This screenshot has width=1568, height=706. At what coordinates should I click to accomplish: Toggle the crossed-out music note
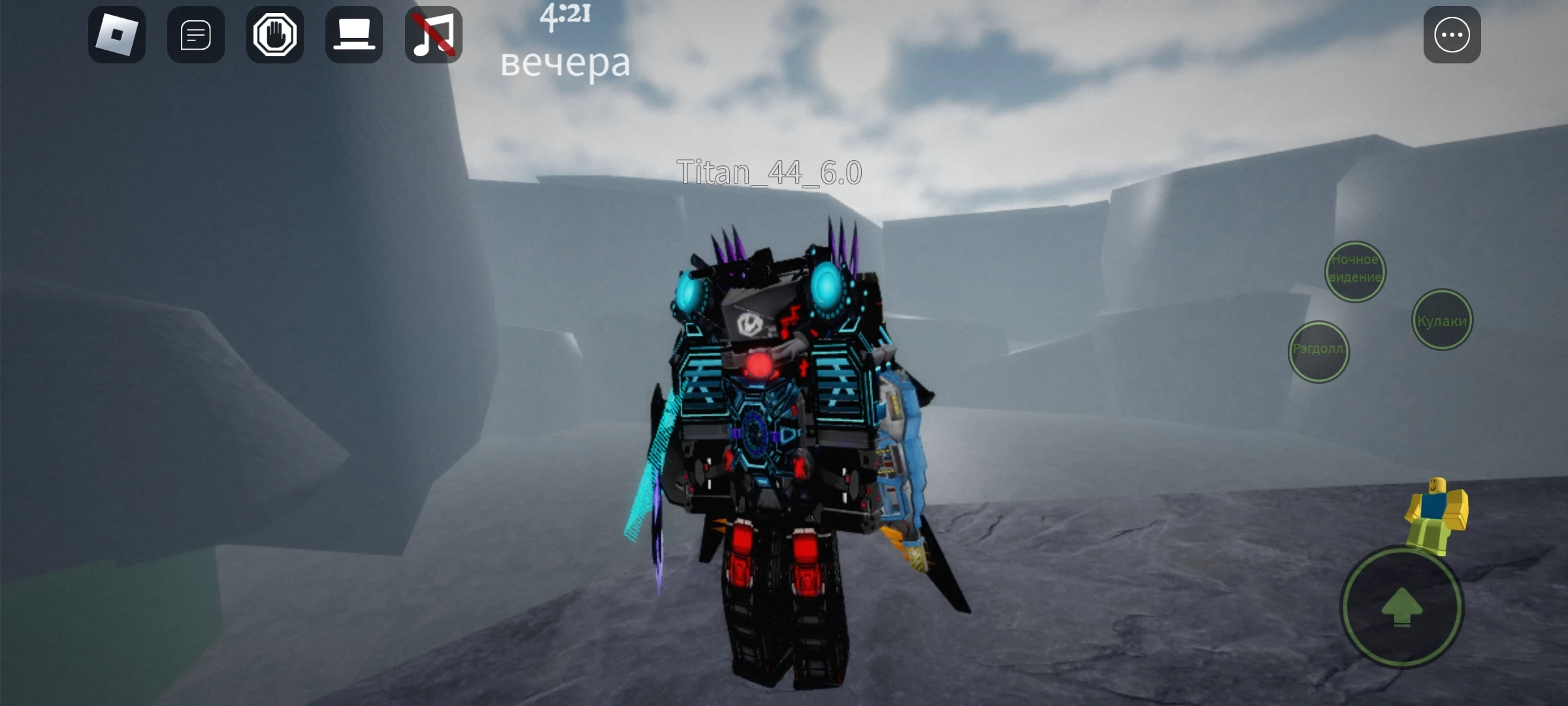pos(433,35)
